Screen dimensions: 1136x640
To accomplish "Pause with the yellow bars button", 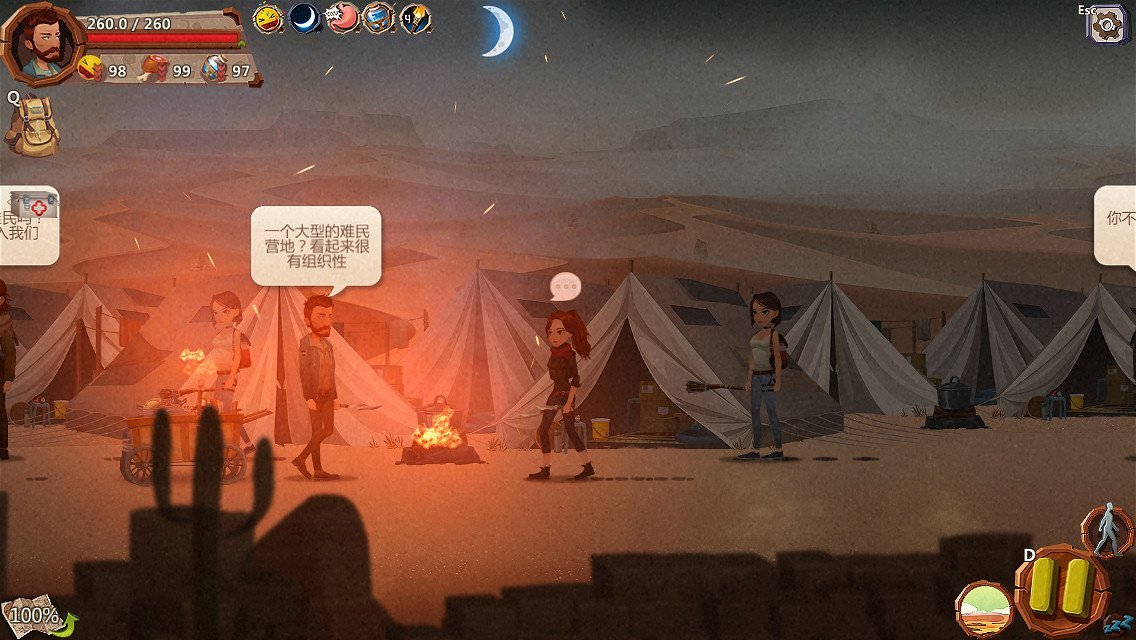I will coord(1062,586).
